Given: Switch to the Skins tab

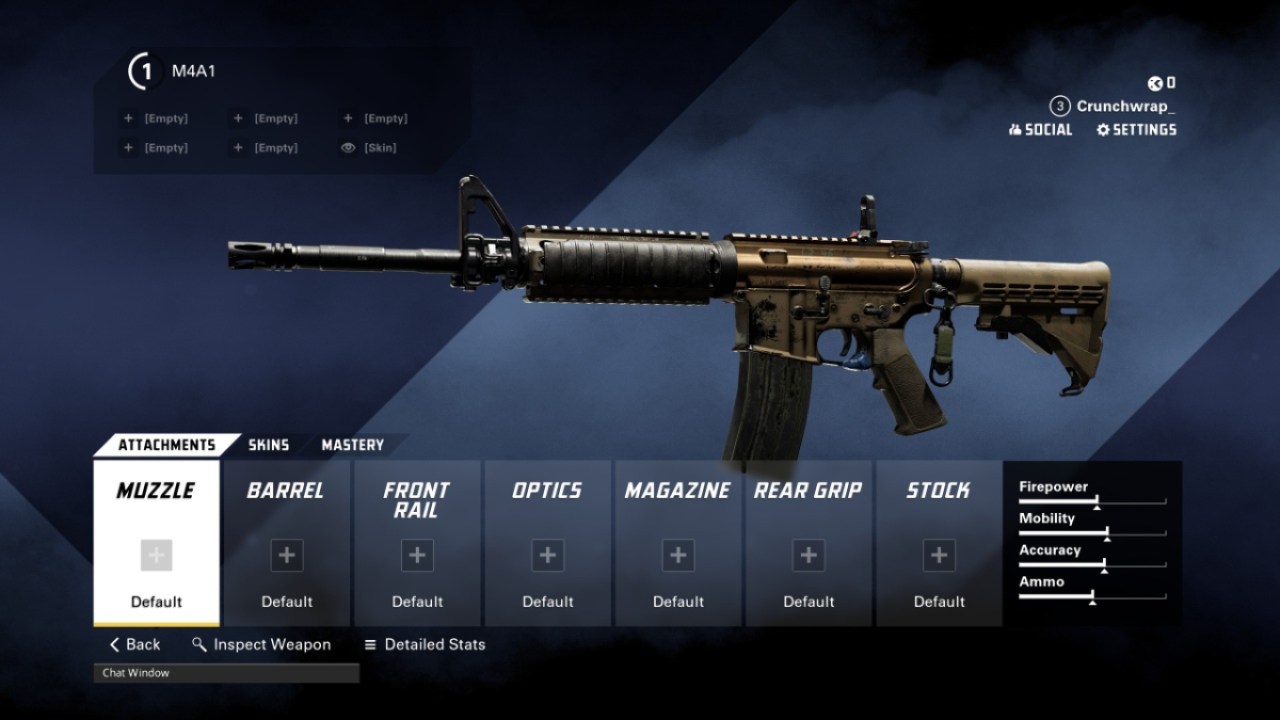Looking at the screenshot, I should point(268,445).
